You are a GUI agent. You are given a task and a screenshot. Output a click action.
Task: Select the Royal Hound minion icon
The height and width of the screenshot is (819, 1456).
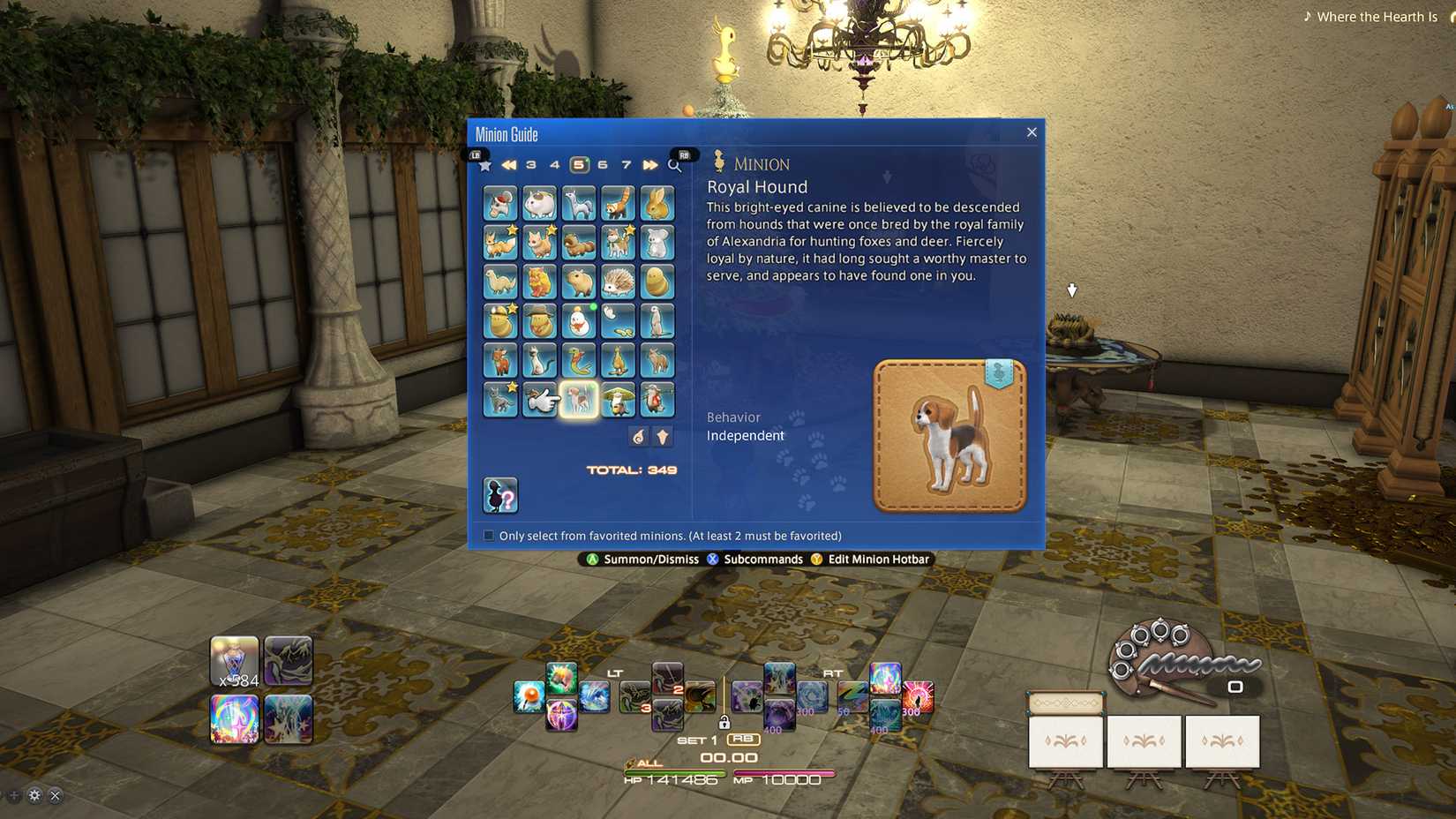click(x=580, y=399)
